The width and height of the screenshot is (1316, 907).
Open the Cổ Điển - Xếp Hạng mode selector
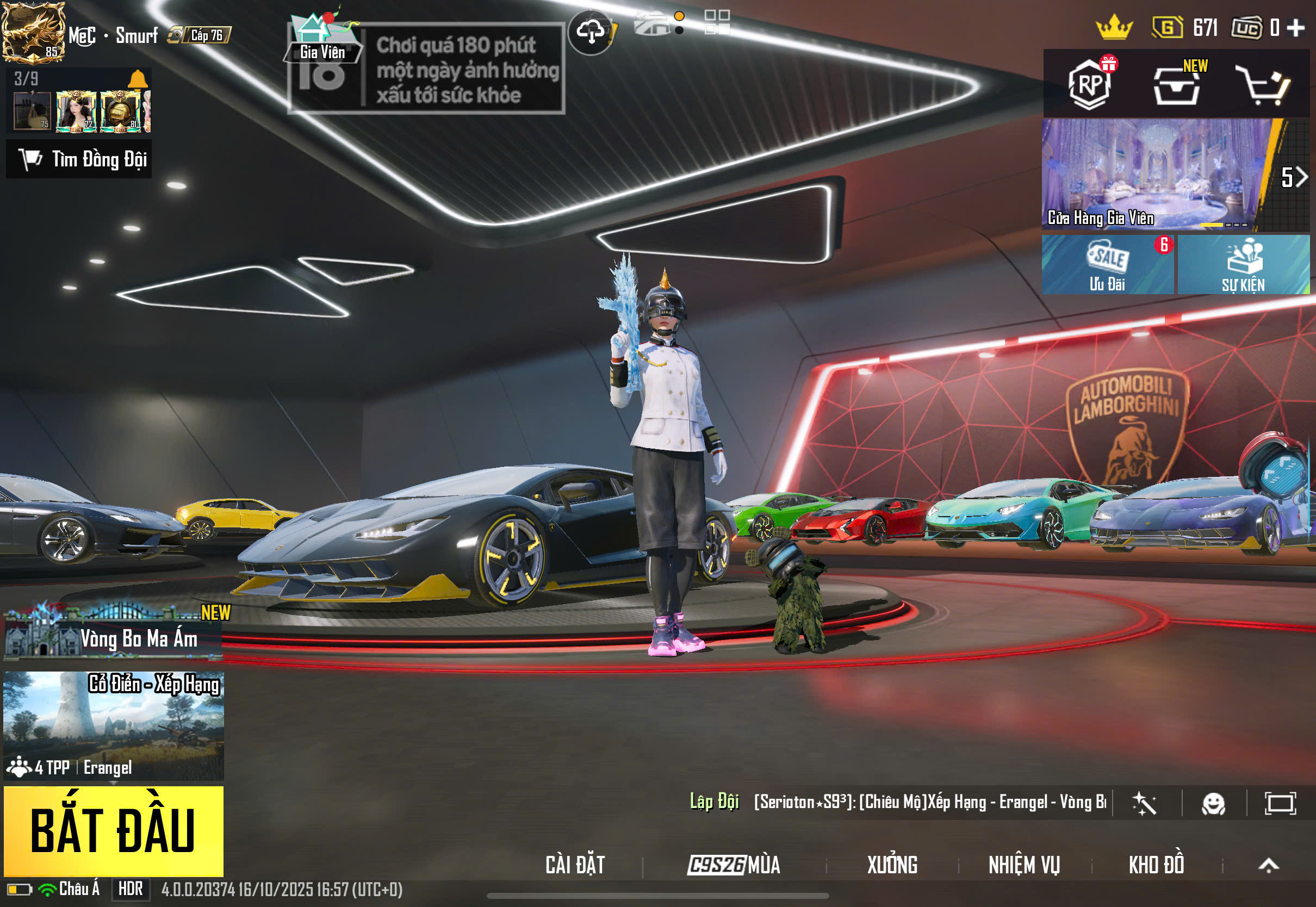113,725
